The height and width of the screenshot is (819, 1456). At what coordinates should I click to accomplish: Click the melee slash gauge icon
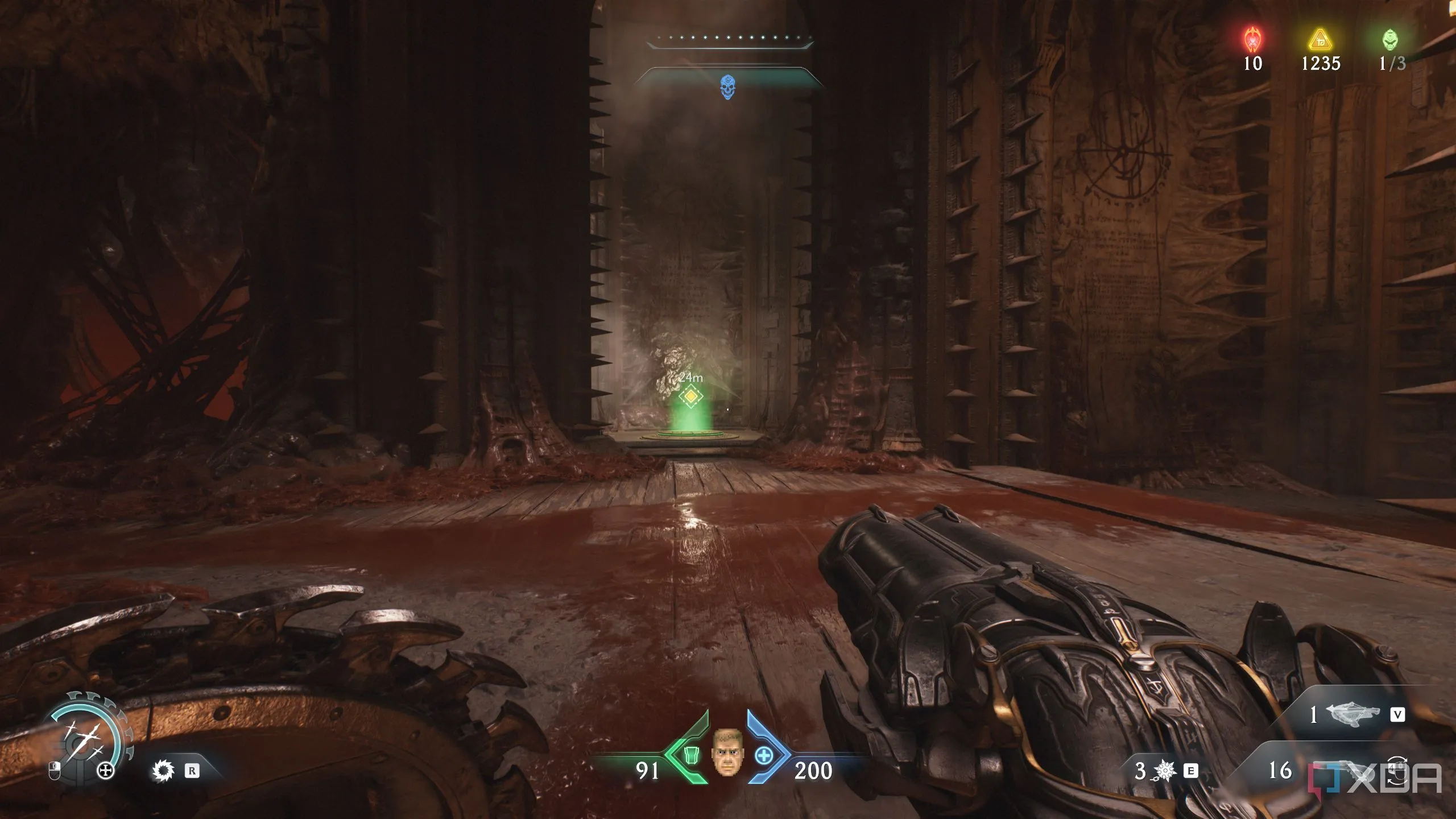pos(85,738)
